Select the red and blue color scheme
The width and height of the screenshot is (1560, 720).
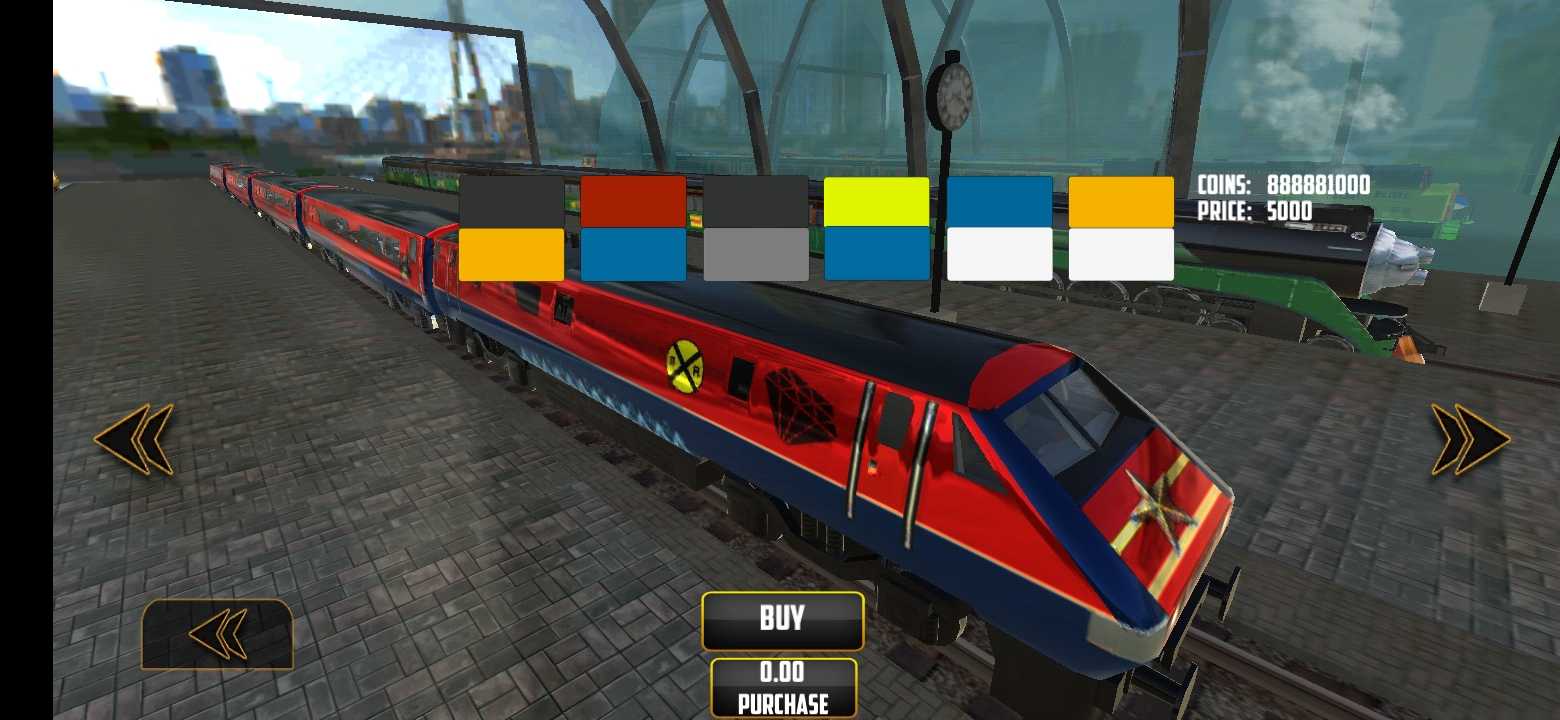point(633,228)
